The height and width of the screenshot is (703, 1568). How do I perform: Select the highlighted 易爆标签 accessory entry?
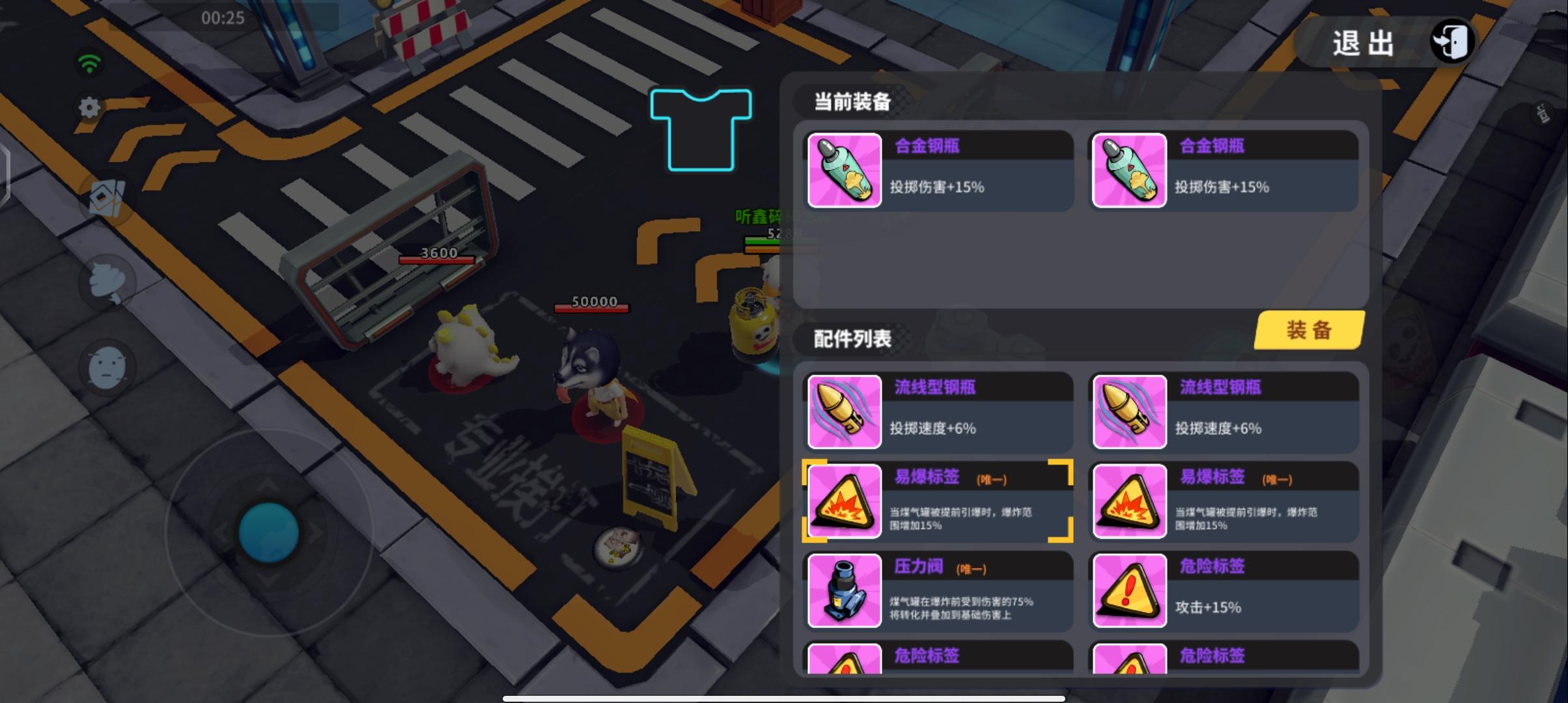click(x=938, y=501)
